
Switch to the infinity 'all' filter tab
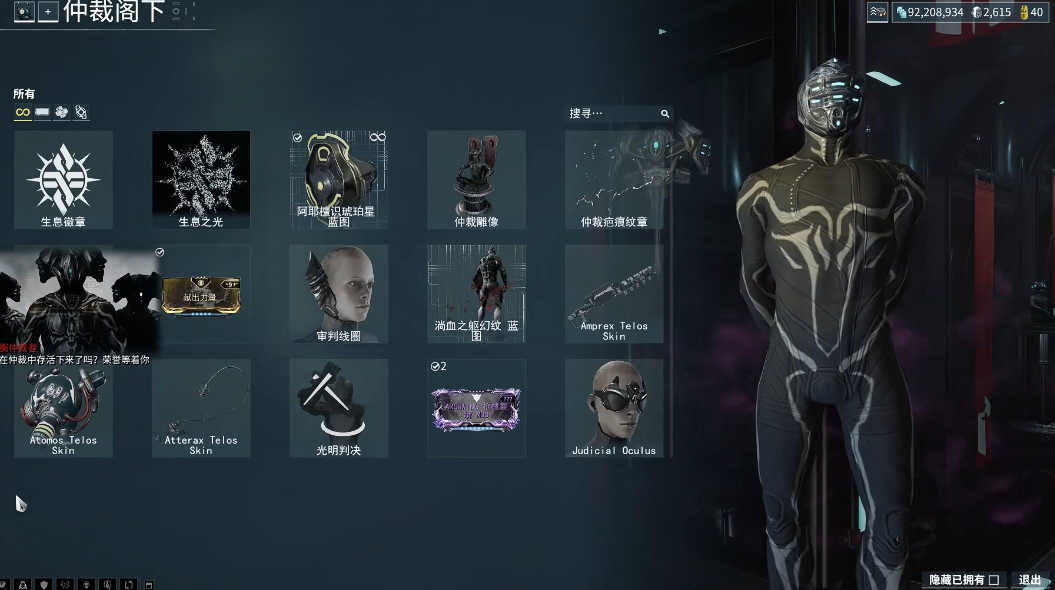click(x=22, y=113)
